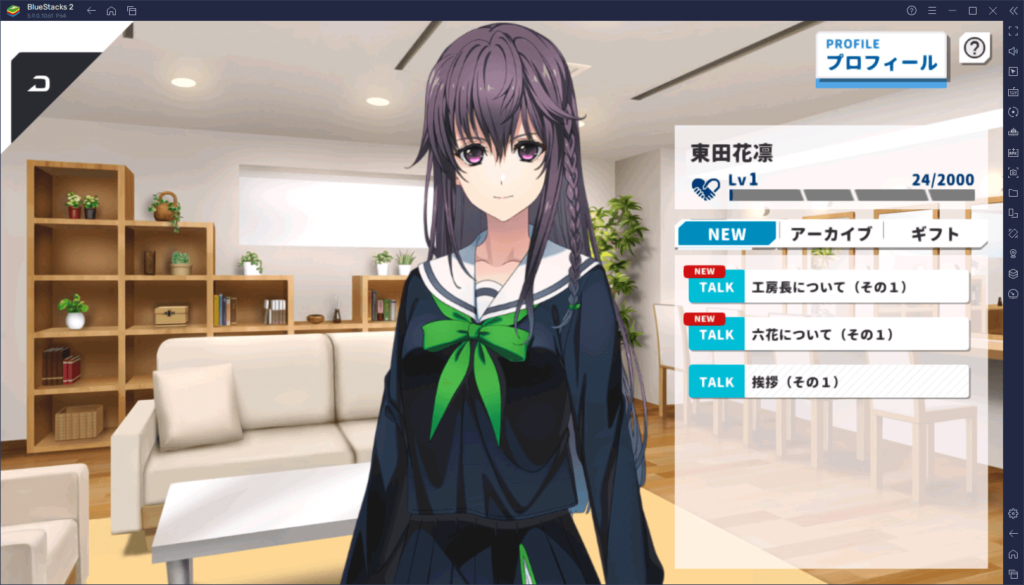1024x585 pixels.
Task: Open the プロフィール profile button
Action: pyautogui.click(x=881, y=56)
